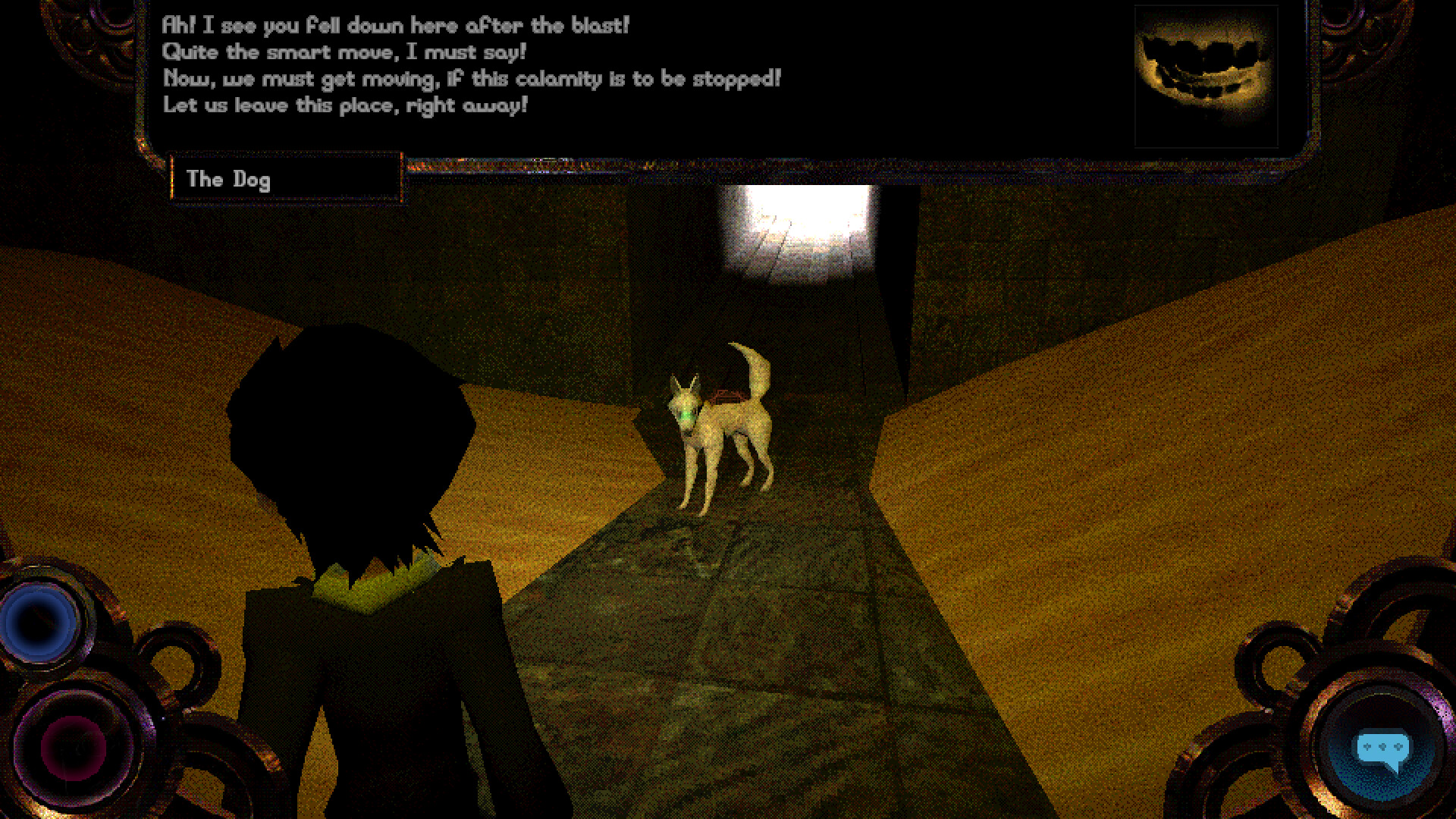
Task: Open The Dog nameplate dropdown
Action: (287, 179)
